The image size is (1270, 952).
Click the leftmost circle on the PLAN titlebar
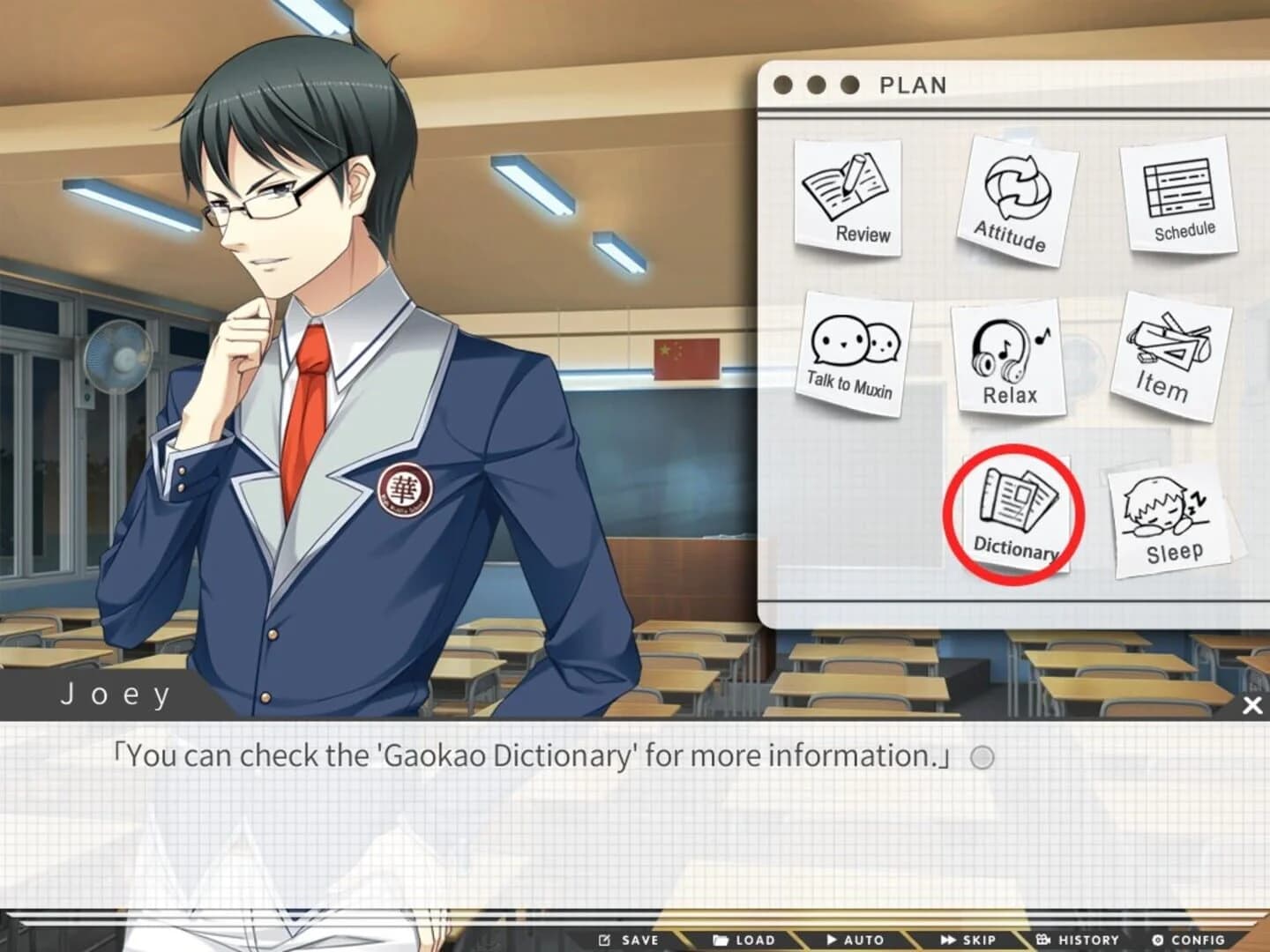781,85
